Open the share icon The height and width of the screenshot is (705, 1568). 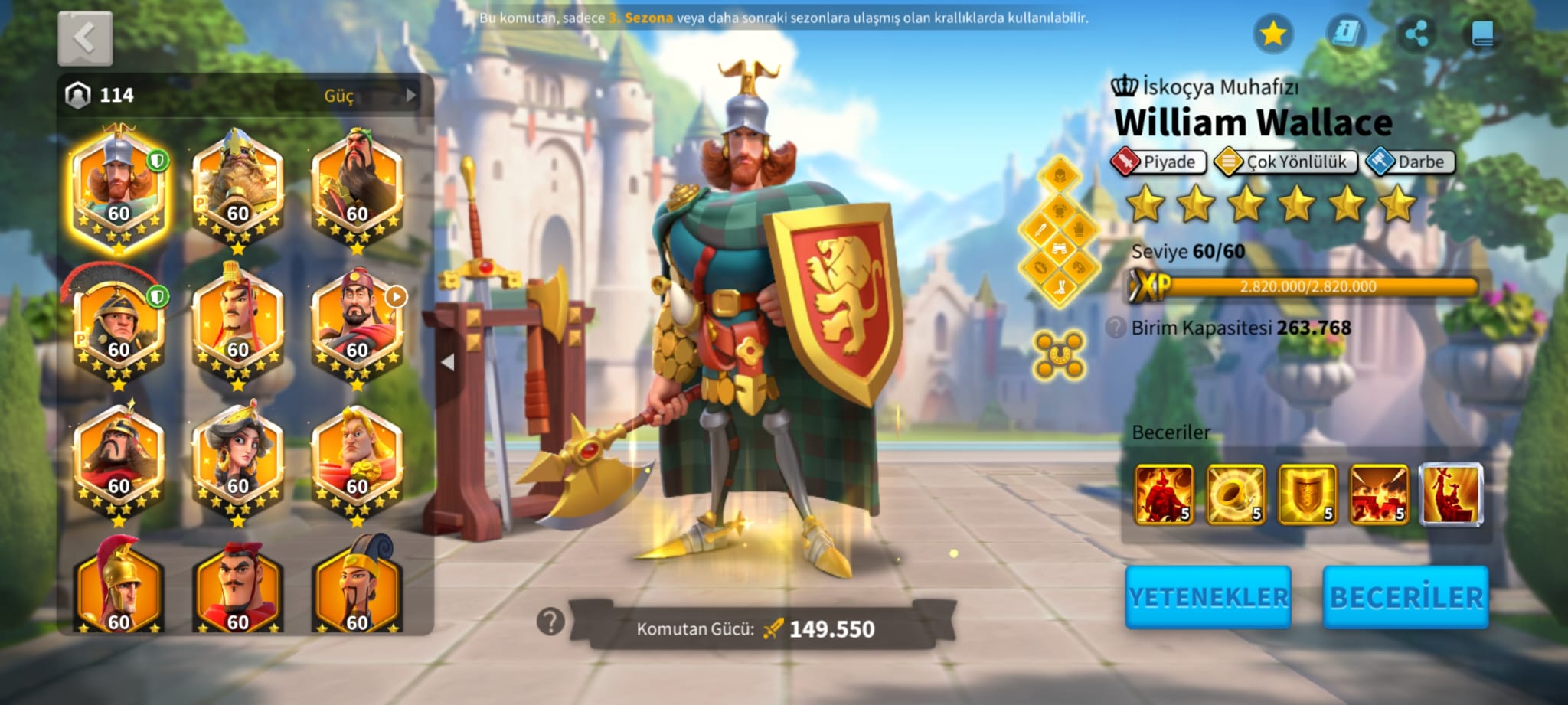pyautogui.click(x=1416, y=34)
